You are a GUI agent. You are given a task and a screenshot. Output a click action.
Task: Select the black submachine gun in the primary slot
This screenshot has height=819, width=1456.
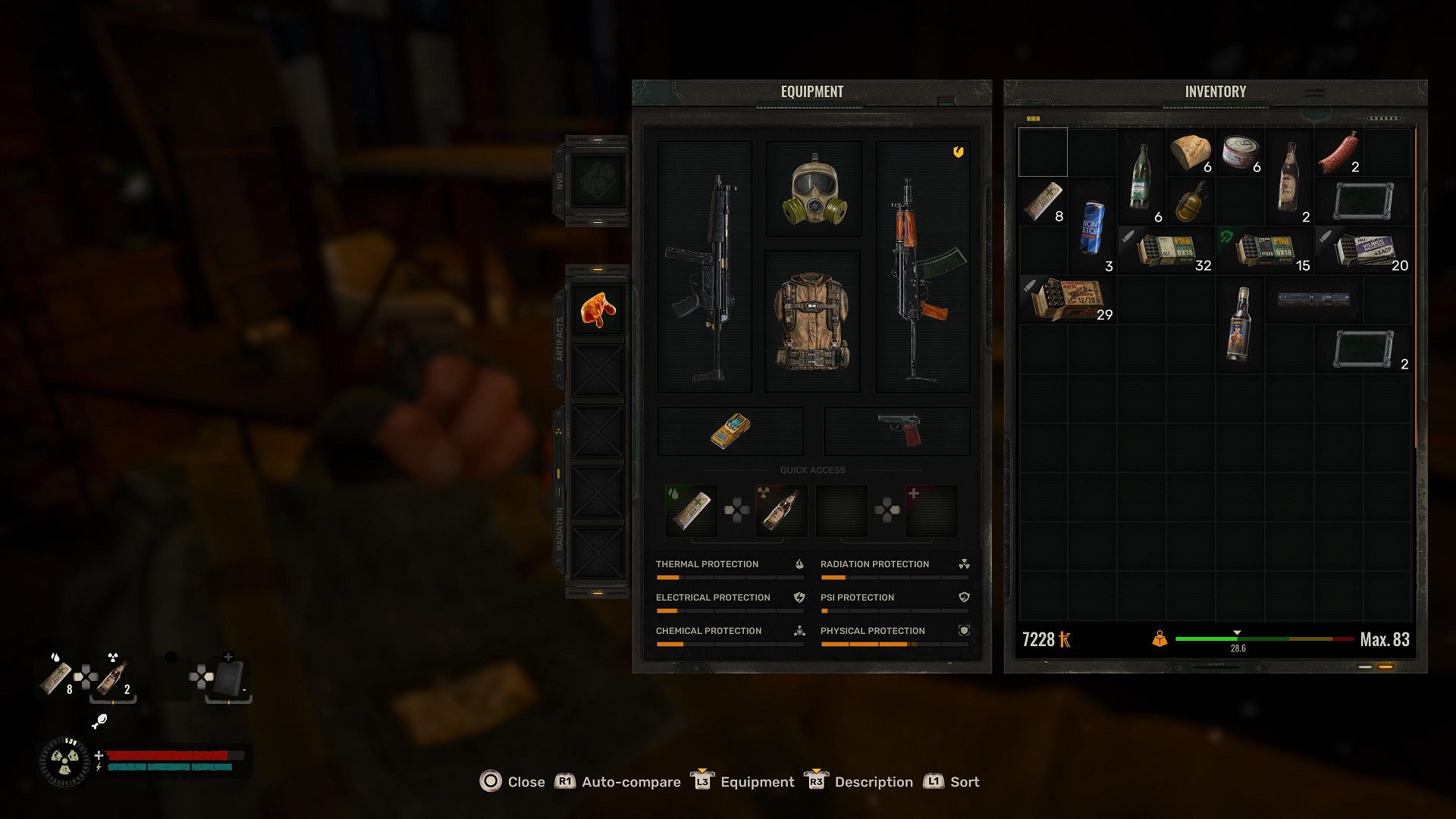click(x=704, y=267)
